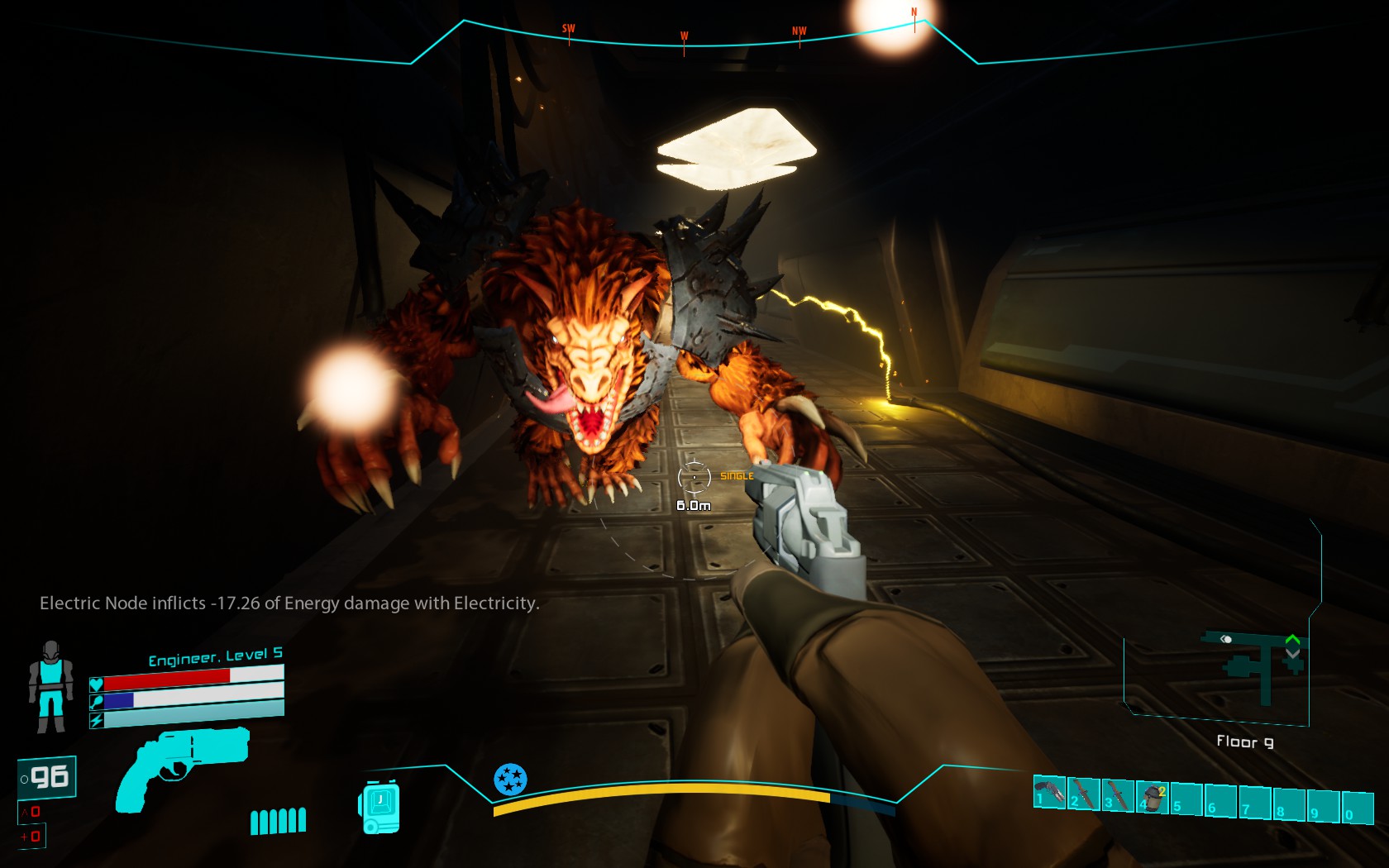Click the blue star badge icon
Image resolution: width=1389 pixels, height=868 pixels.
pyautogui.click(x=510, y=779)
